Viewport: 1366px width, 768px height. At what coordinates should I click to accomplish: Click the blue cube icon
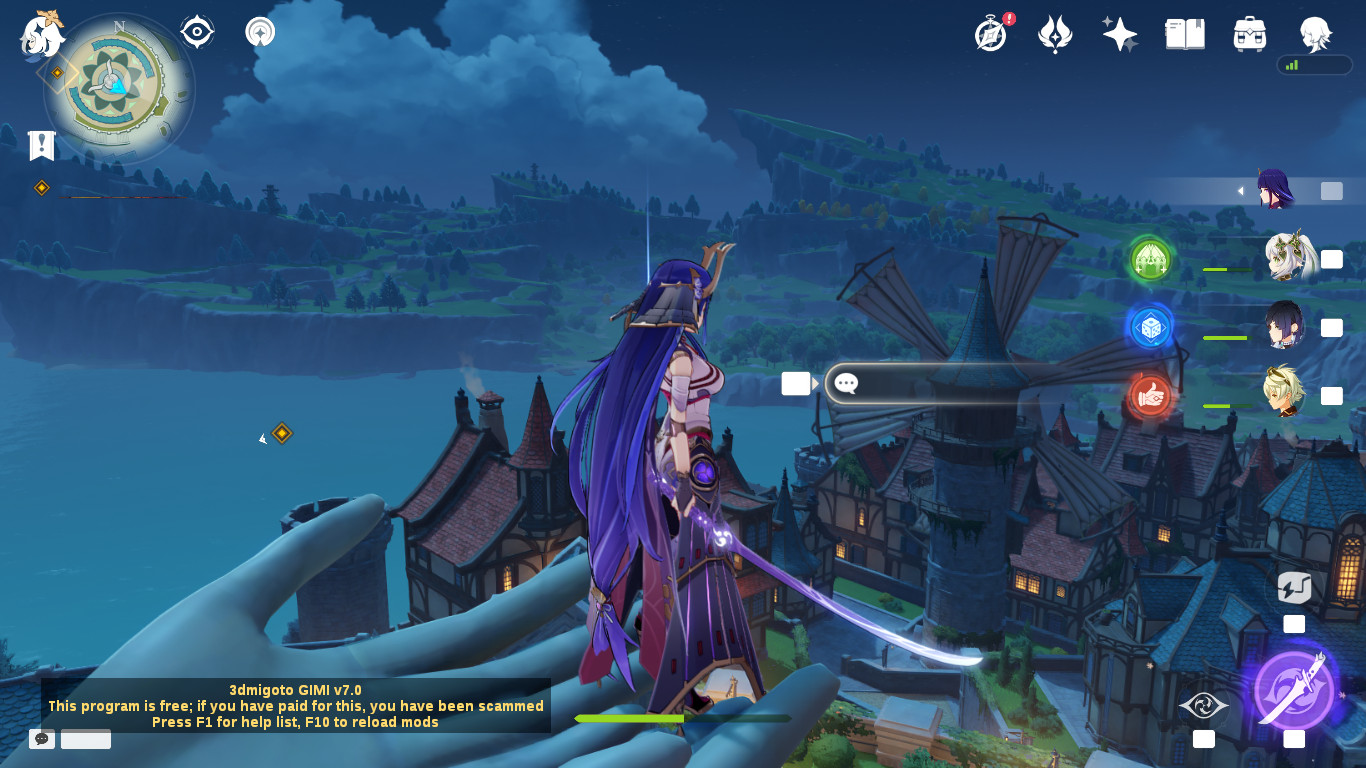point(1150,327)
